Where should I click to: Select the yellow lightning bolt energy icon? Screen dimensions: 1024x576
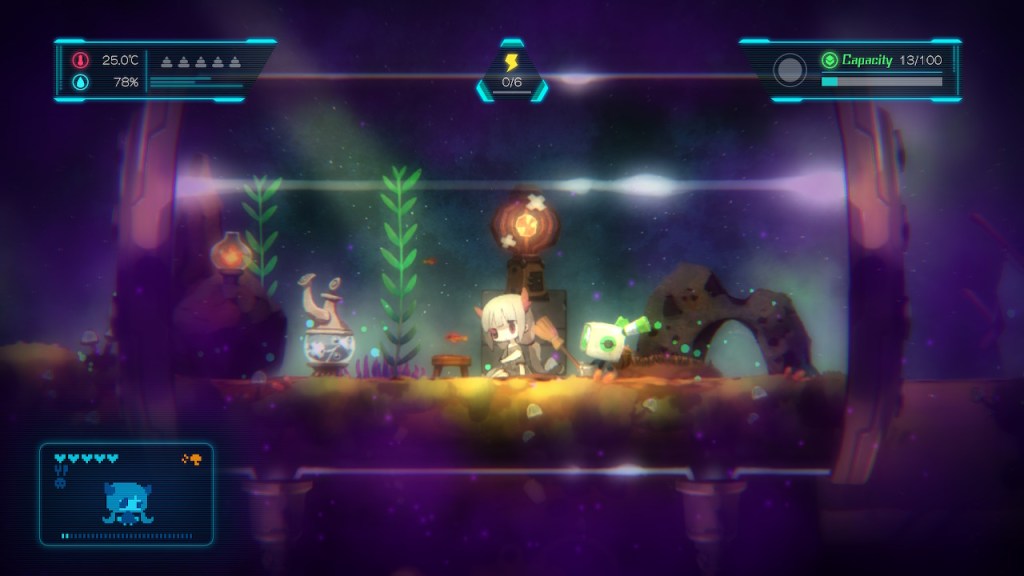point(512,61)
